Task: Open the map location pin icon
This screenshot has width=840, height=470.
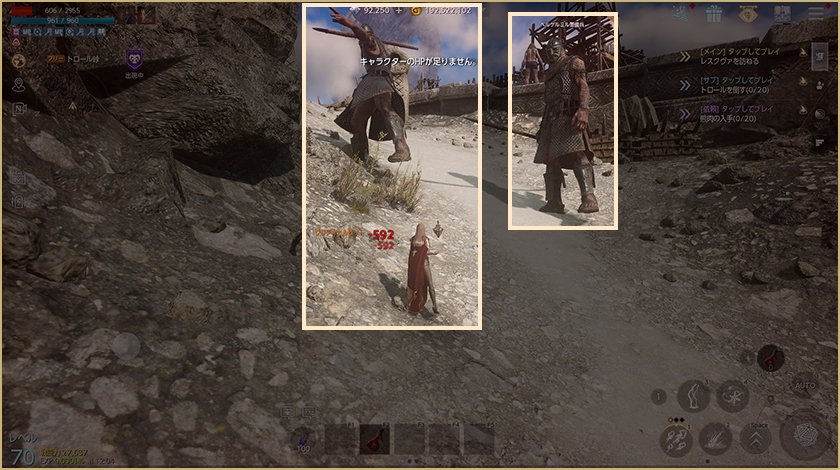Action: coord(19,83)
